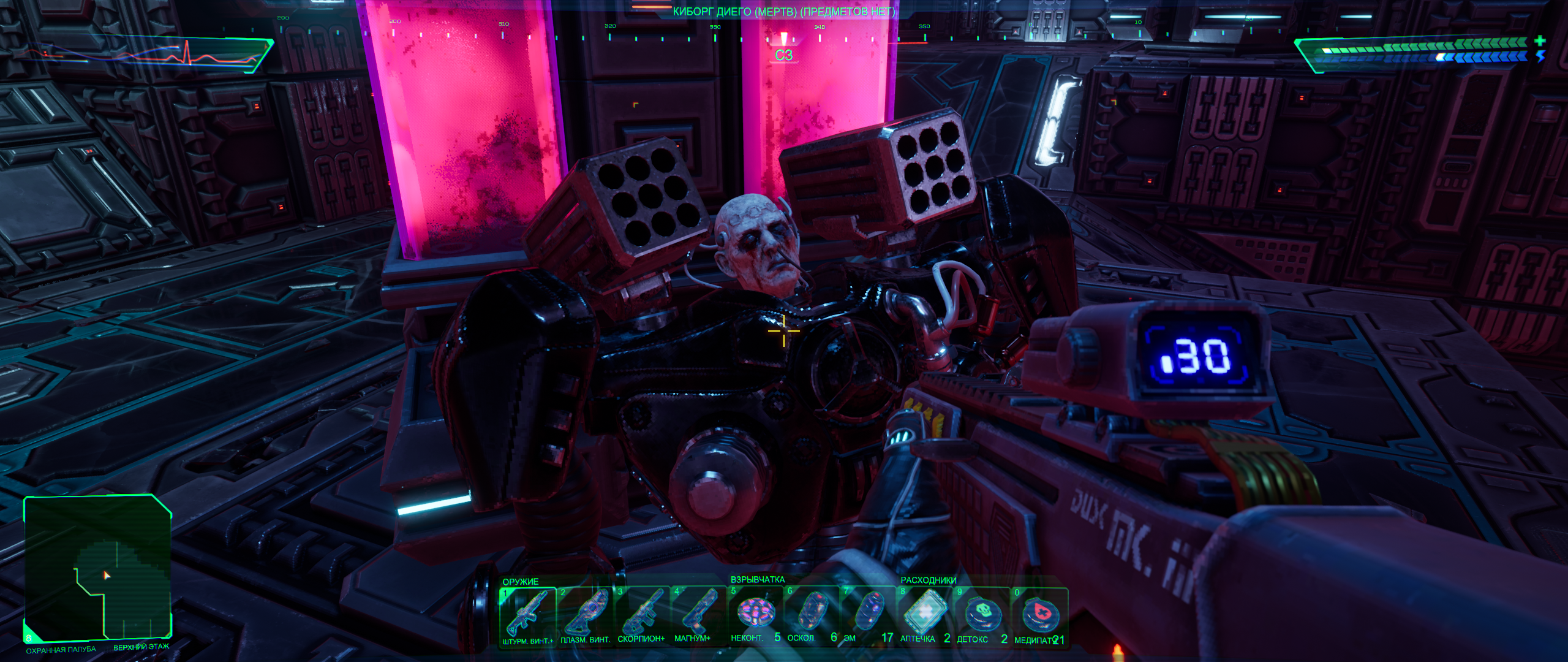Viewport: 1568px width, 662px height.
Task: Switch to the СКОРПИОН+ weapon slot
Action: point(642,615)
